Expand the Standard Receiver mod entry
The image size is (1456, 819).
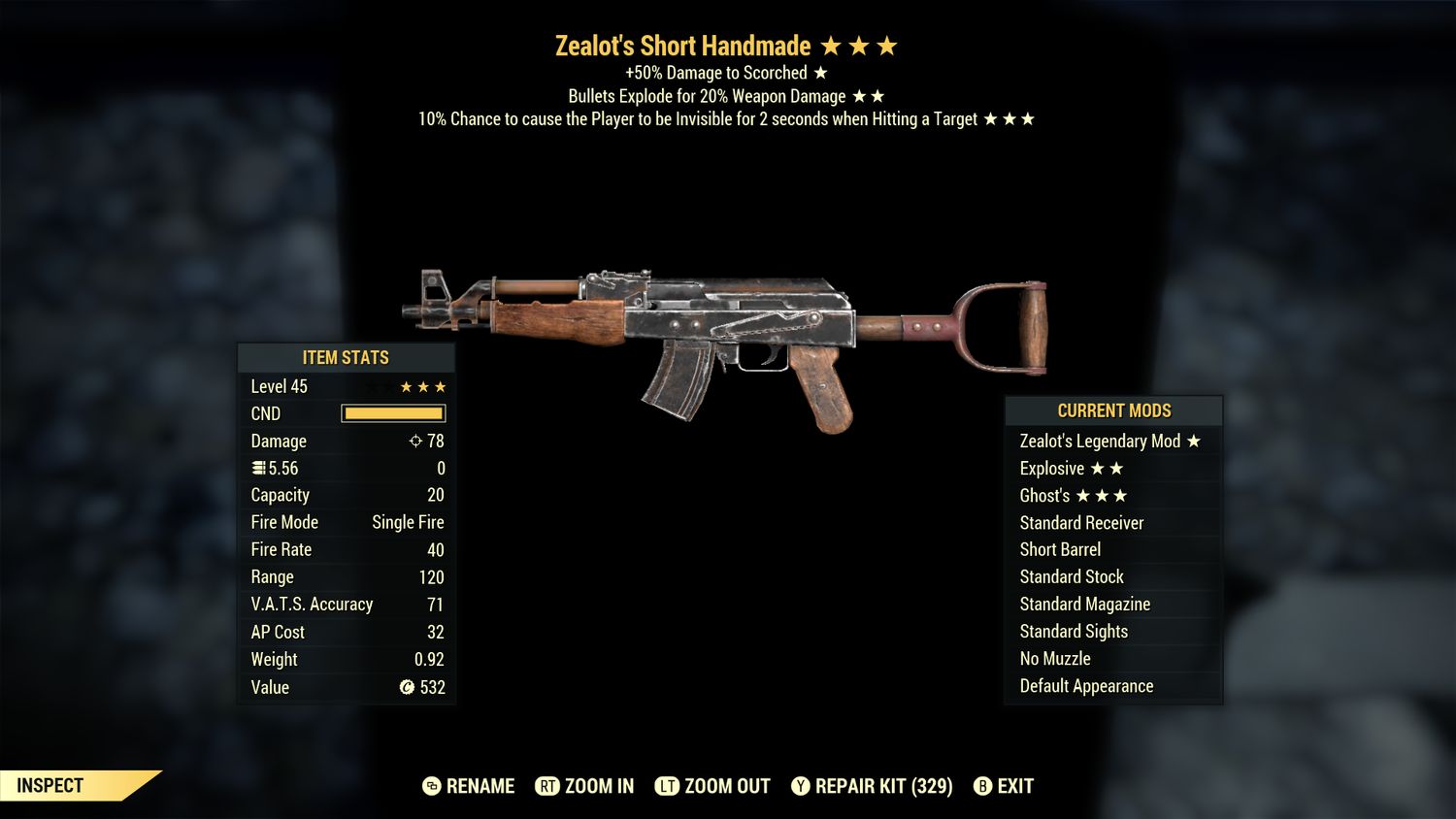point(1081,522)
